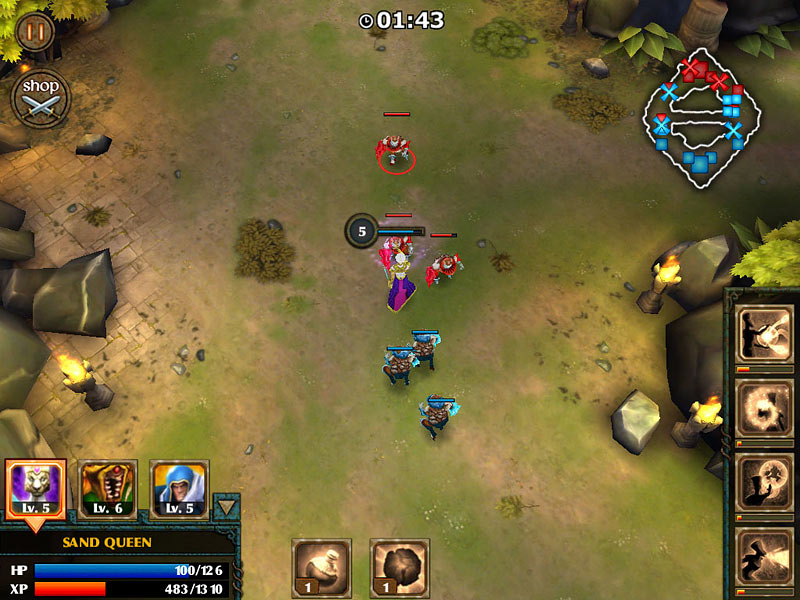Choose the blue hooded level 5 hero

pyautogui.click(x=179, y=489)
